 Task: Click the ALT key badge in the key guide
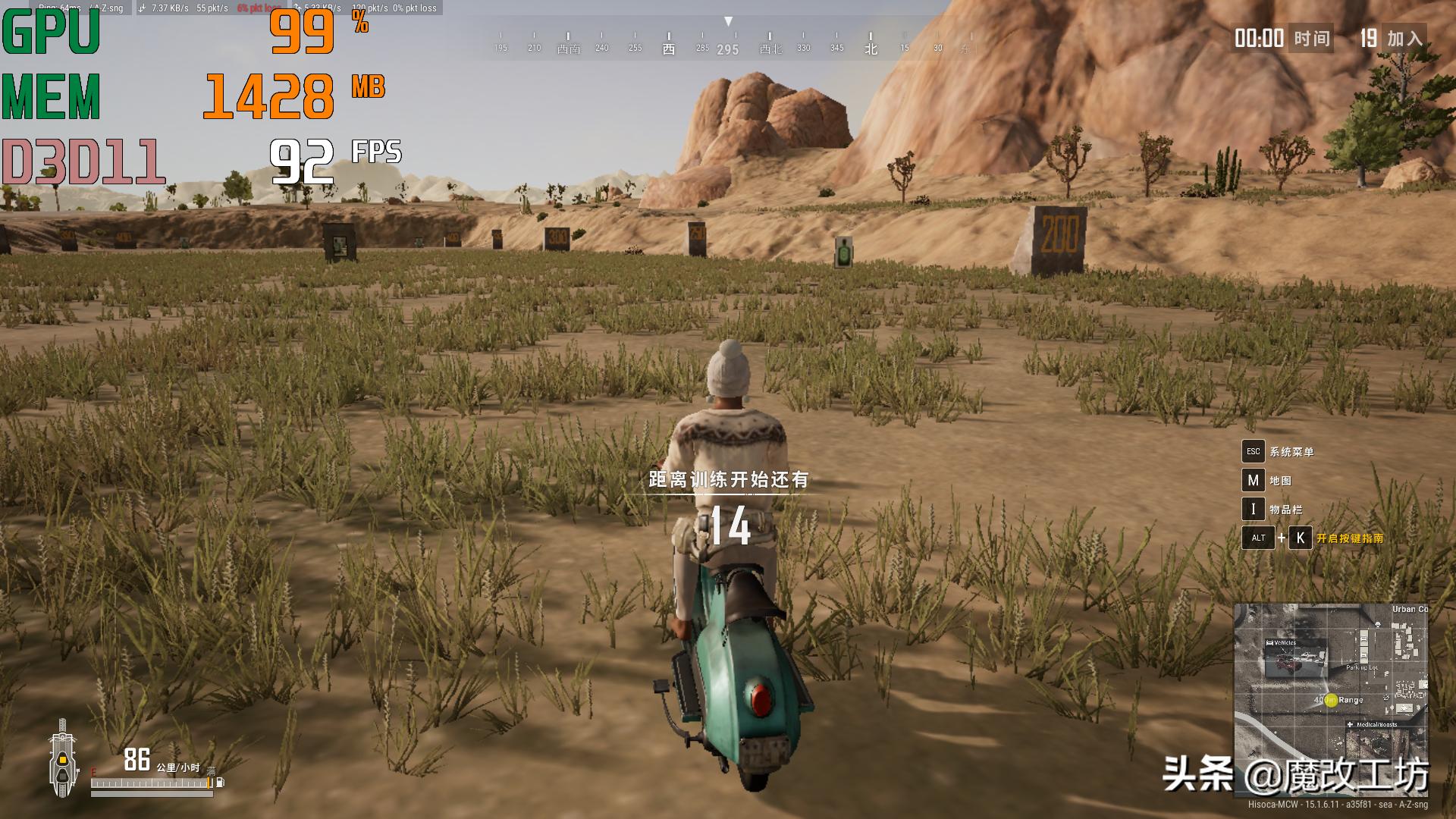coord(1257,538)
